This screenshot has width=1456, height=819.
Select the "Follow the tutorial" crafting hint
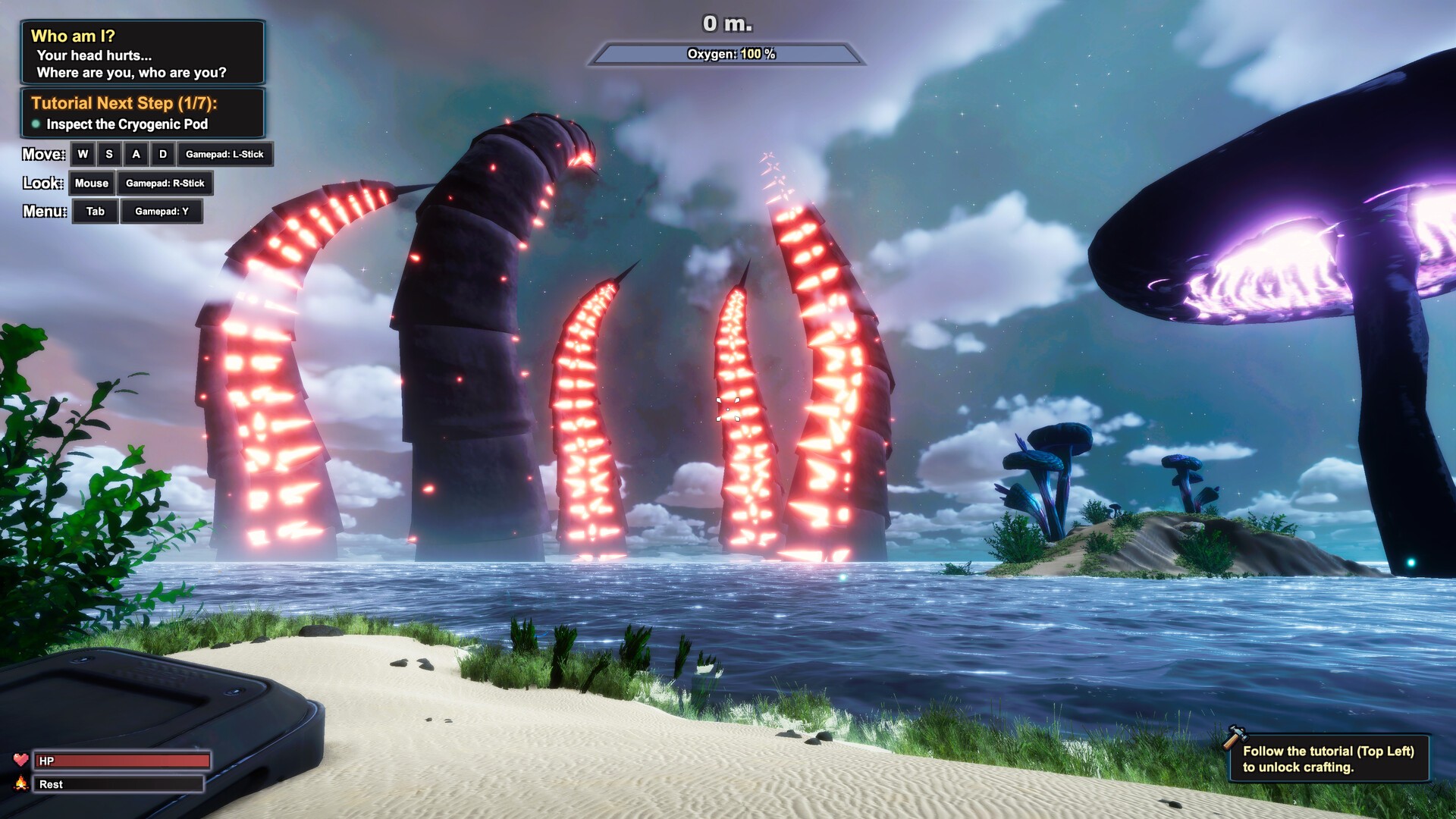[x=1329, y=759]
